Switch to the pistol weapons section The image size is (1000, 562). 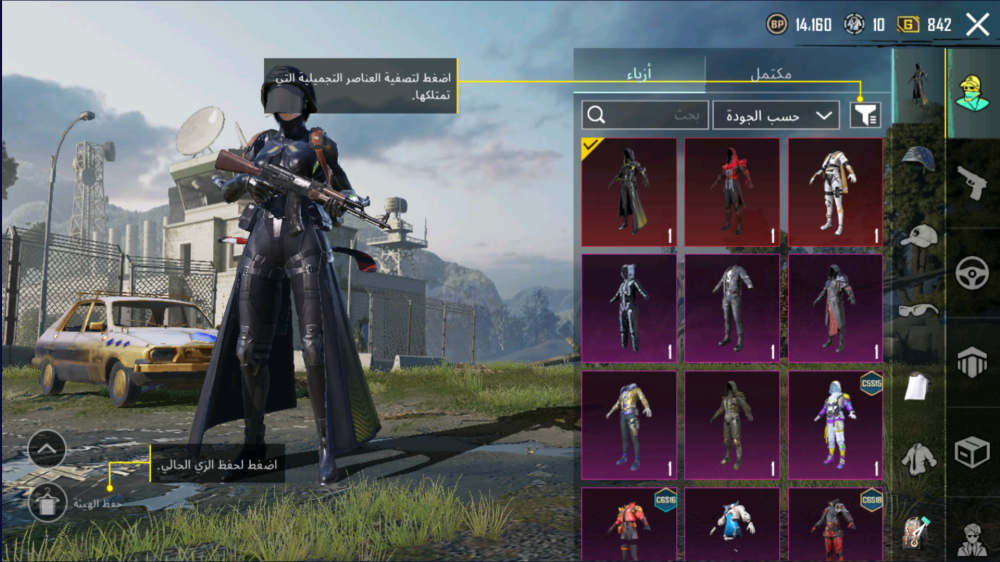972,182
